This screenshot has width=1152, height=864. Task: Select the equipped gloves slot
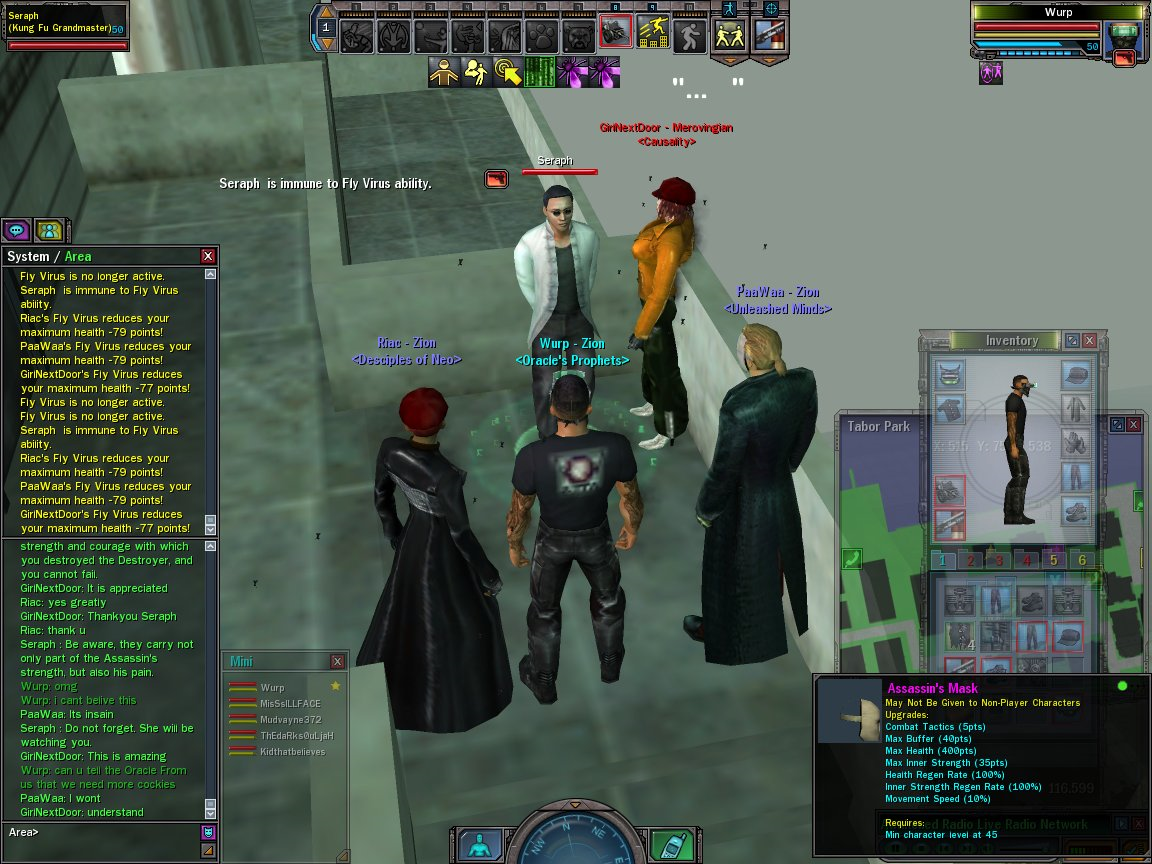point(1075,441)
